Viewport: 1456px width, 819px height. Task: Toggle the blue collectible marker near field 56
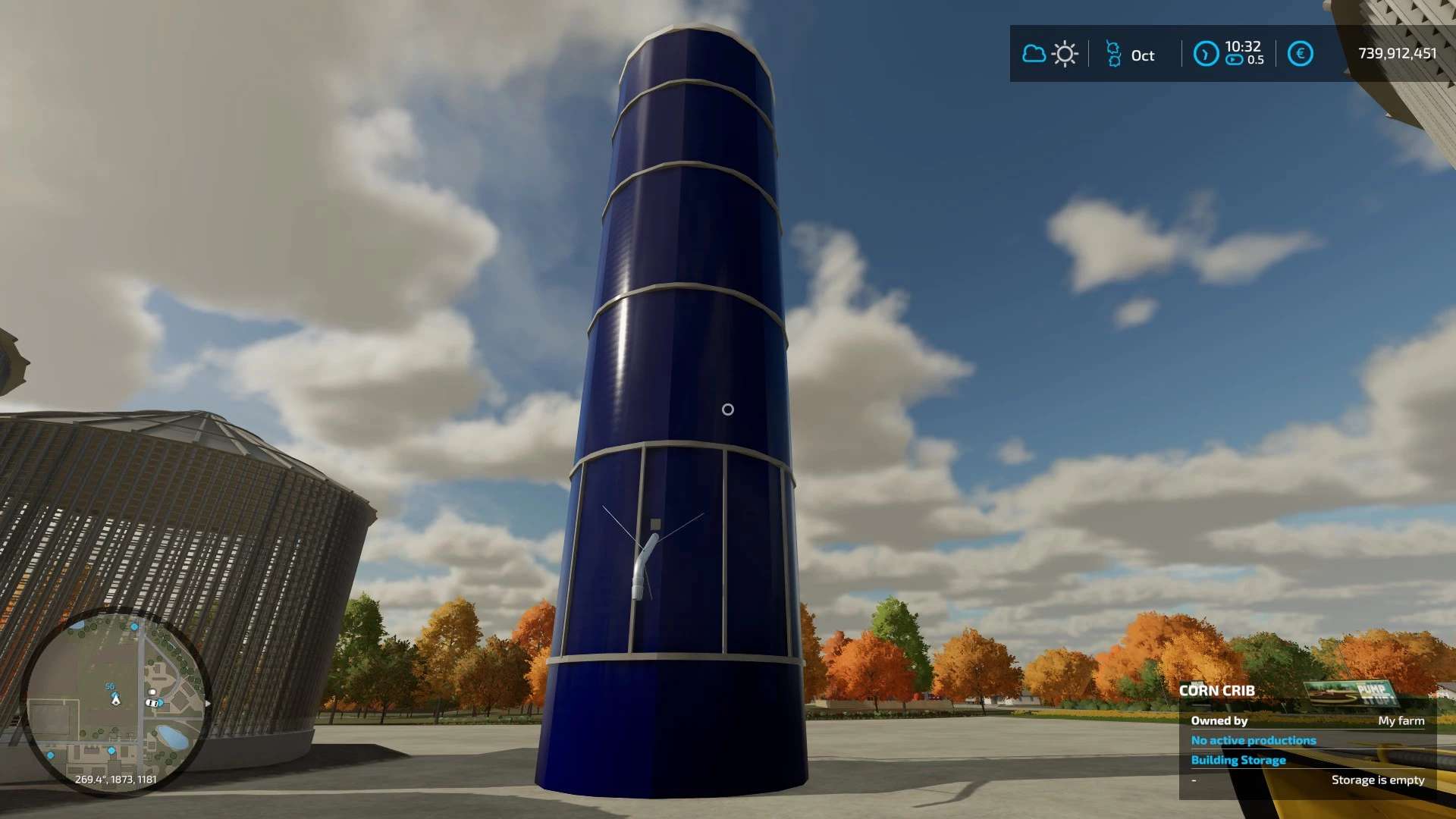pos(115,695)
